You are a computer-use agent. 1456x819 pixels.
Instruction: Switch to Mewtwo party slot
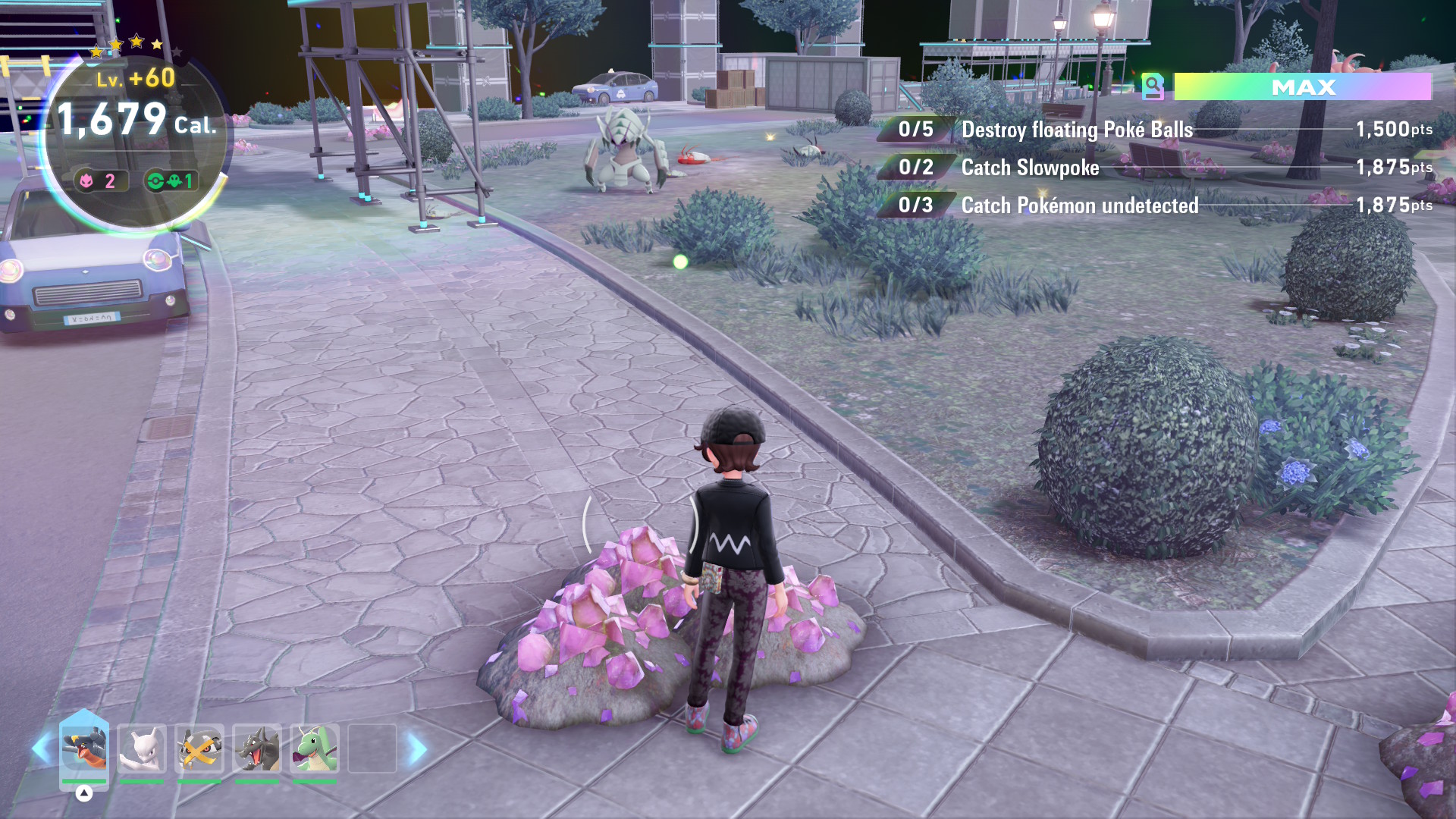[142, 748]
